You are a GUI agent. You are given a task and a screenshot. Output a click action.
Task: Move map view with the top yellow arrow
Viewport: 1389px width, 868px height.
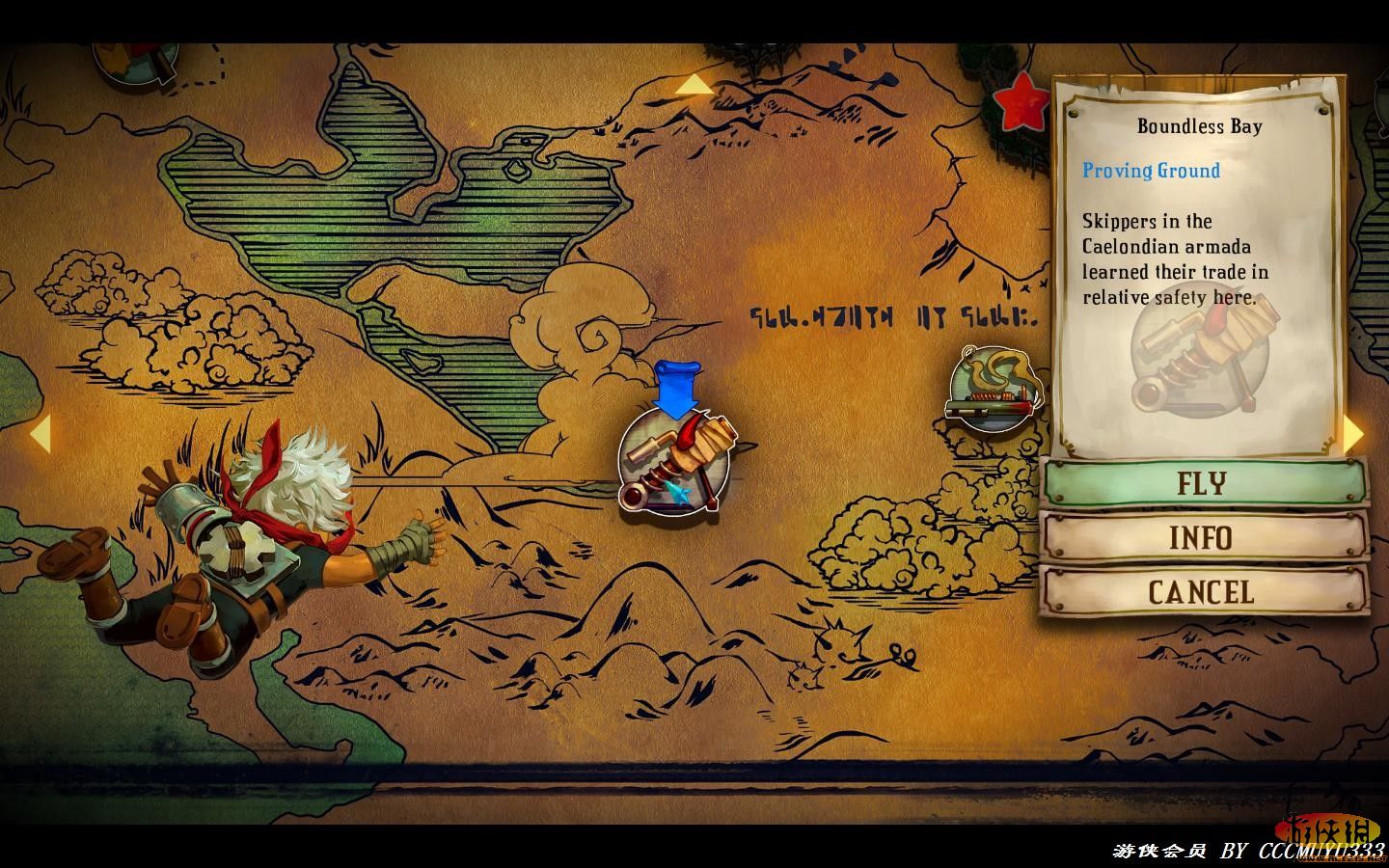[x=694, y=87]
